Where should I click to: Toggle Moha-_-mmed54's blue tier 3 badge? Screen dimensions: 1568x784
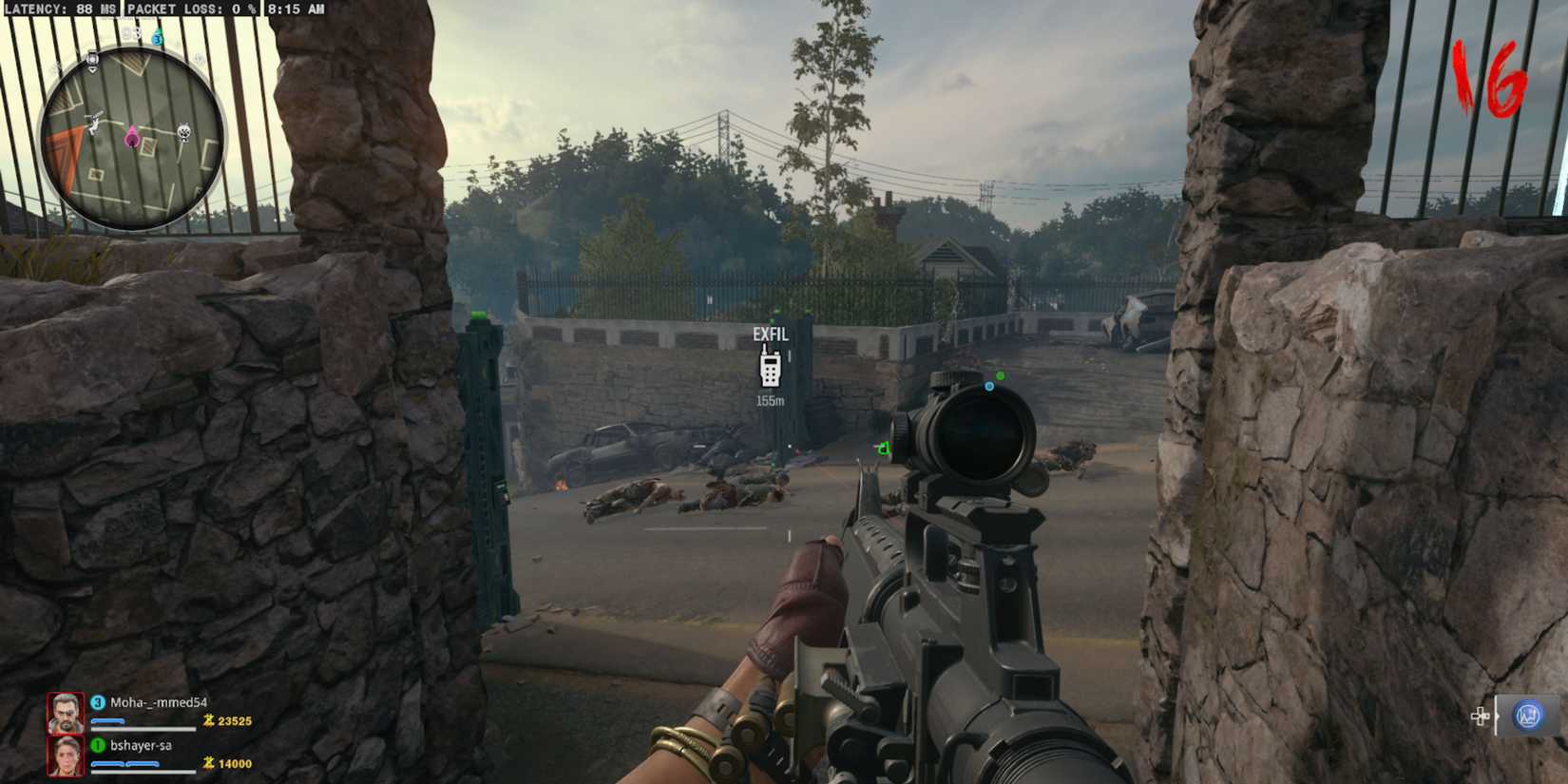point(98,703)
